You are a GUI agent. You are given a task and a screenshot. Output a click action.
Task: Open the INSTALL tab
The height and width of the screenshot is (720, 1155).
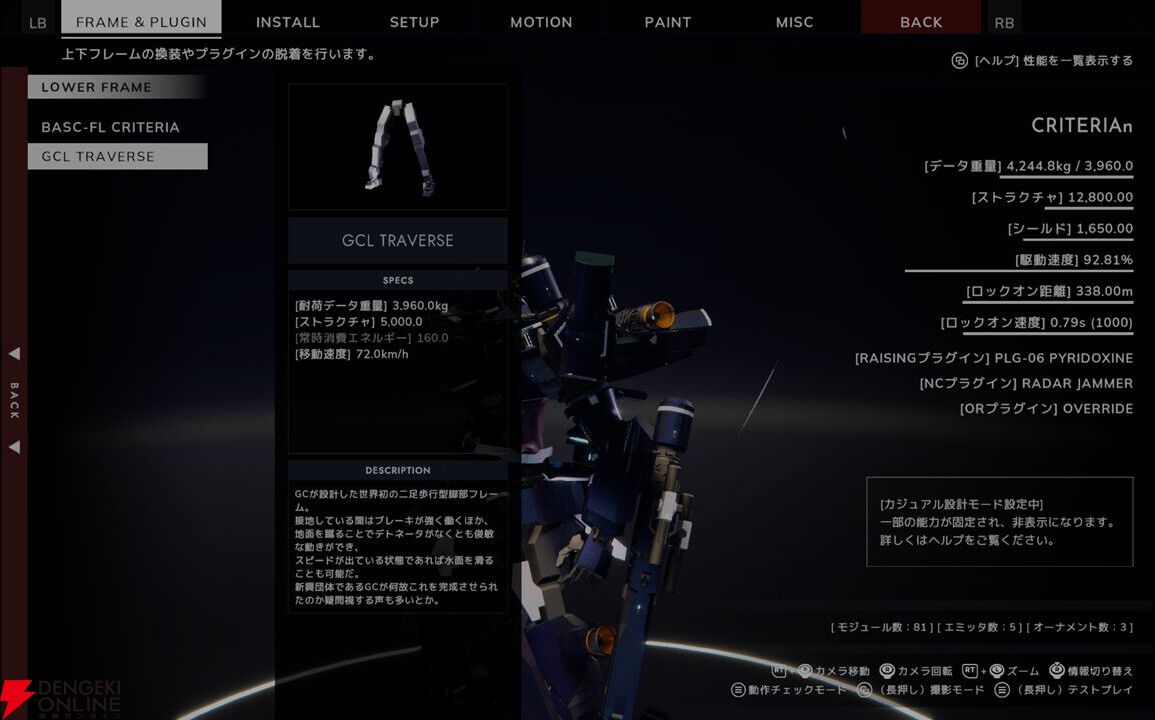[x=288, y=21]
